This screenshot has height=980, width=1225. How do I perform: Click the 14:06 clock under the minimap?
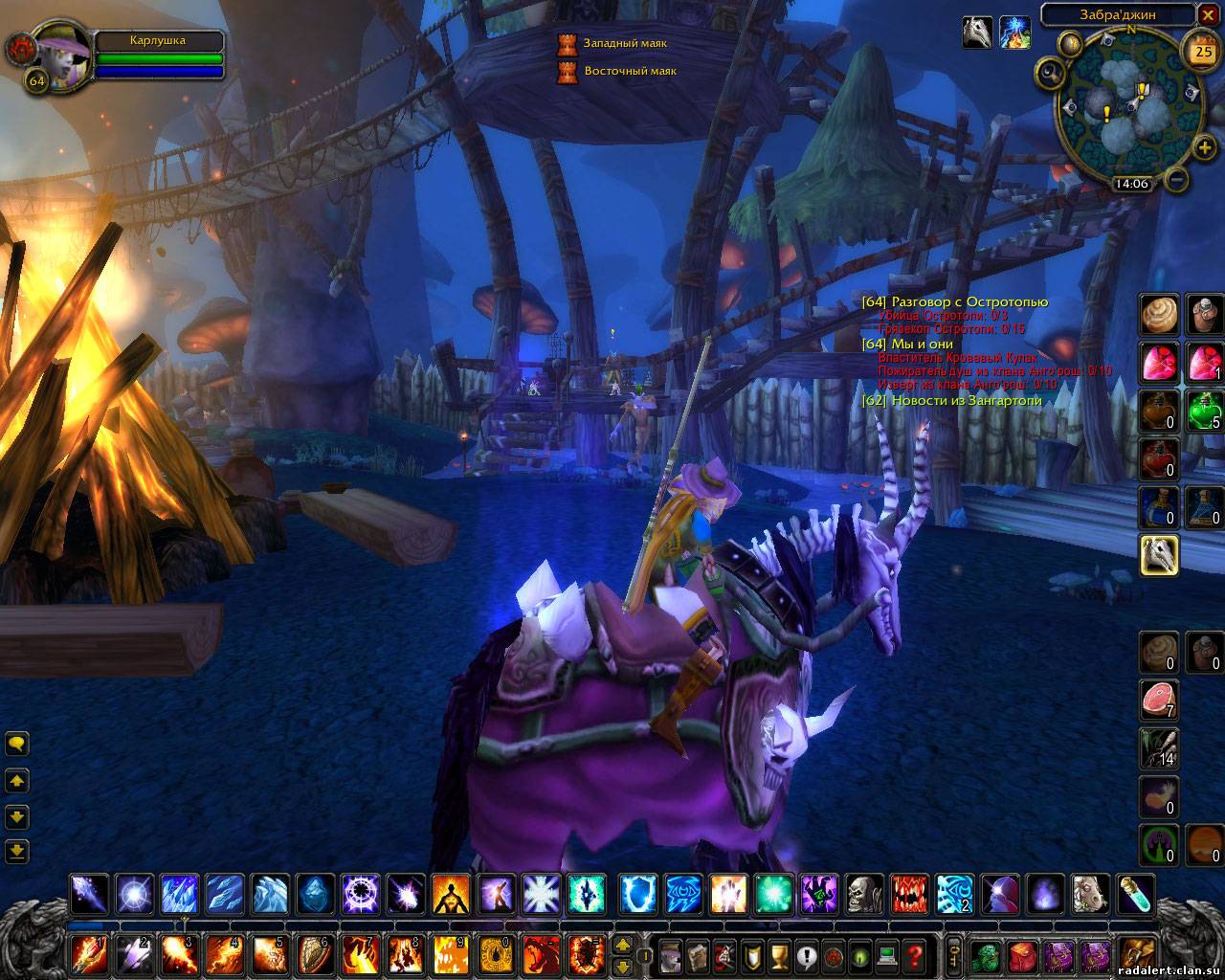pos(1130,184)
